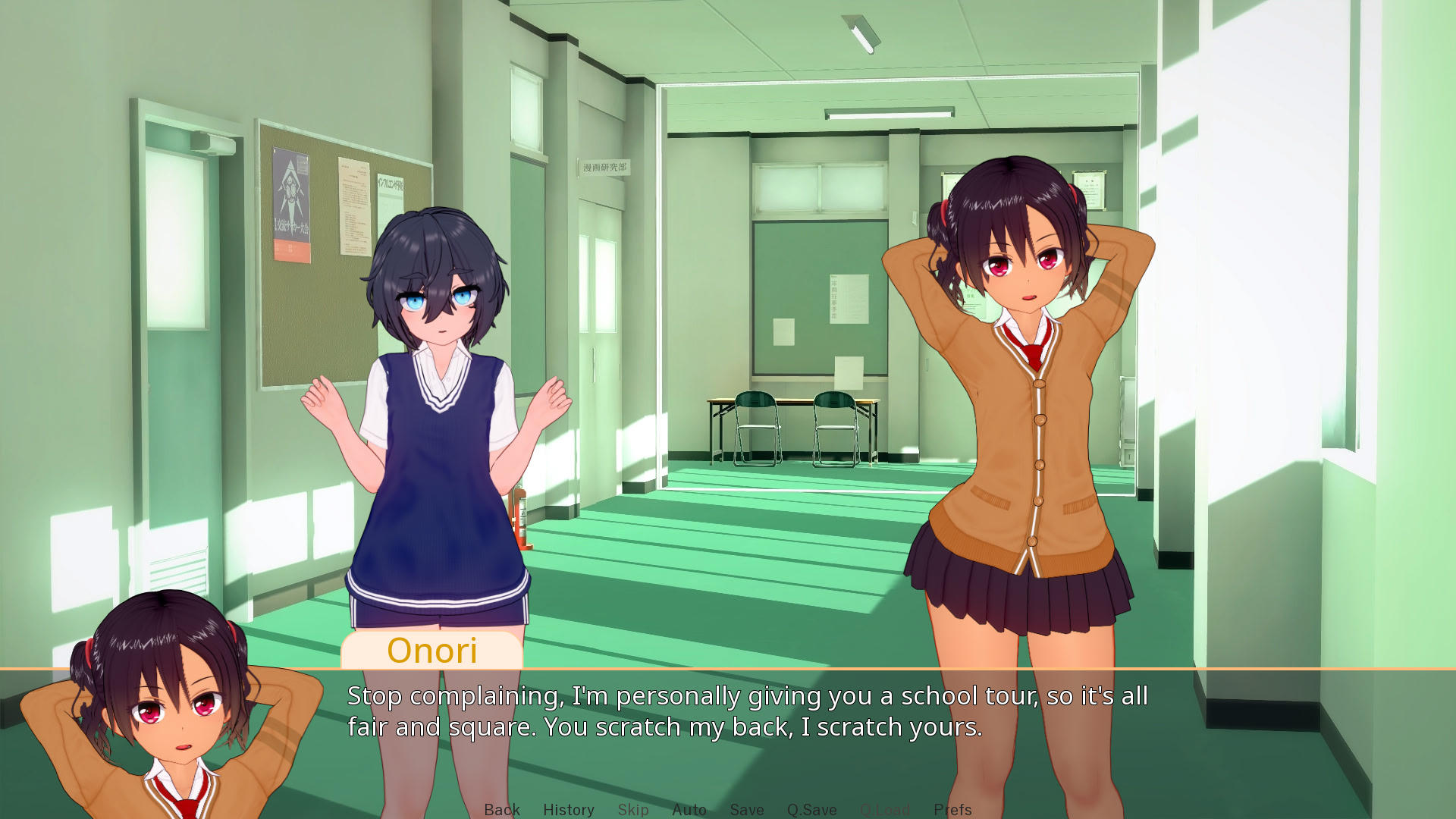Open the Save menu
Viewport: 1456px width, 819px height.
(x=747, y=809)
